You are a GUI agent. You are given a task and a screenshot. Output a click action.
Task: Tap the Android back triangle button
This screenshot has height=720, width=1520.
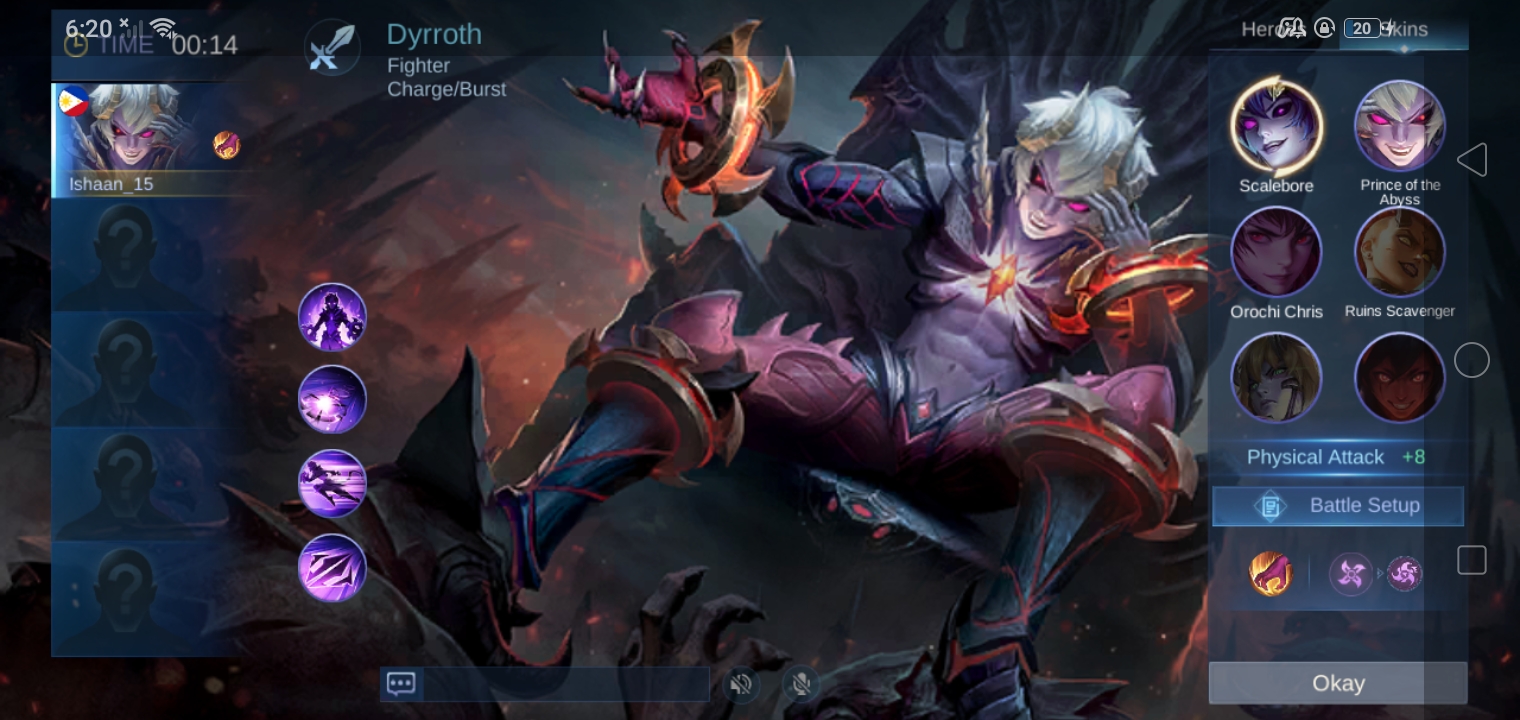[1471, 160]
